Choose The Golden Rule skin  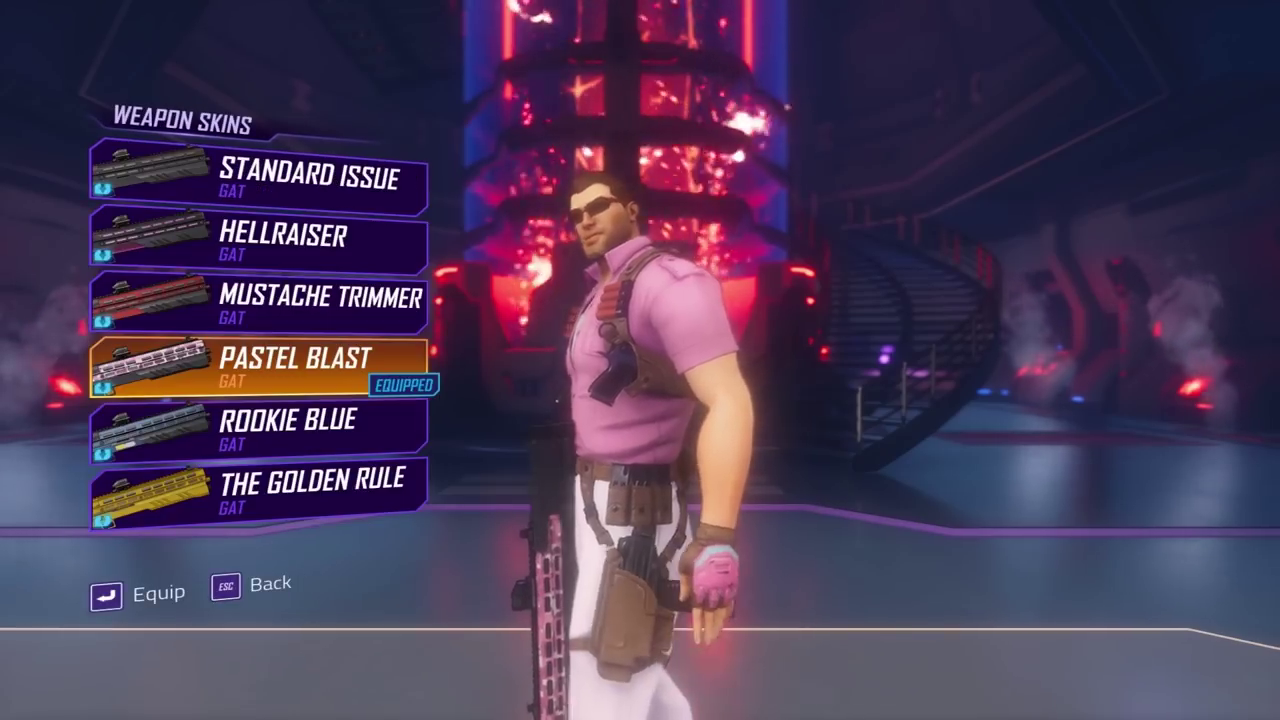tap(260, 491)
